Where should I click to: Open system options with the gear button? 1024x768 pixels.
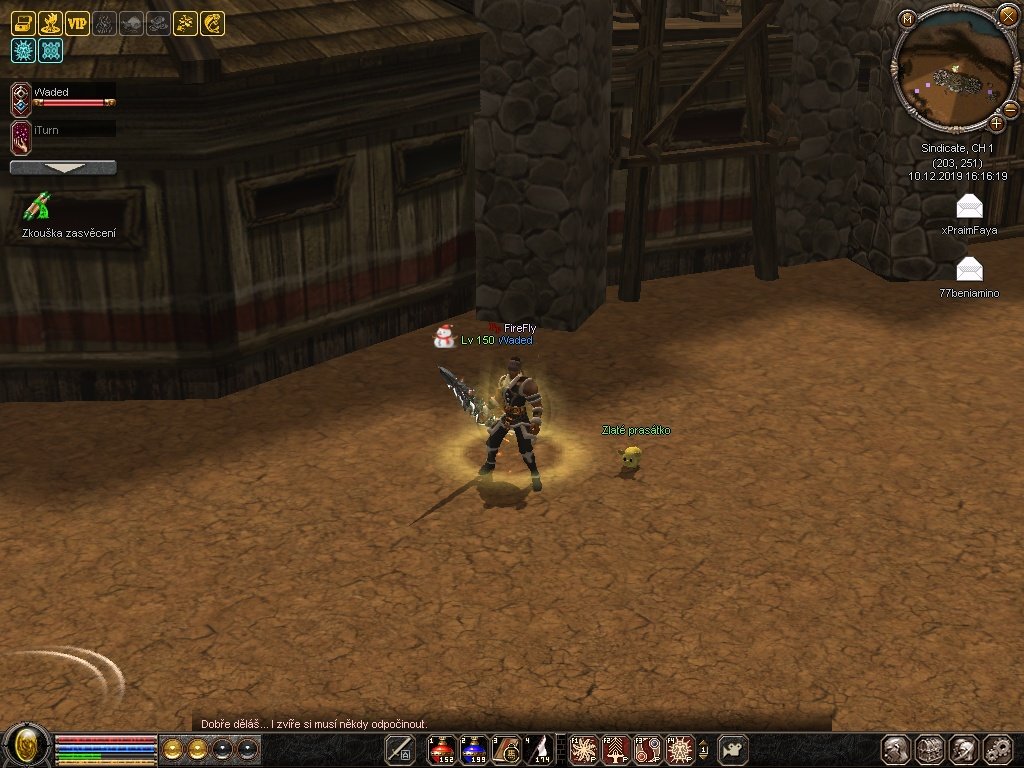tap(998, 749)
